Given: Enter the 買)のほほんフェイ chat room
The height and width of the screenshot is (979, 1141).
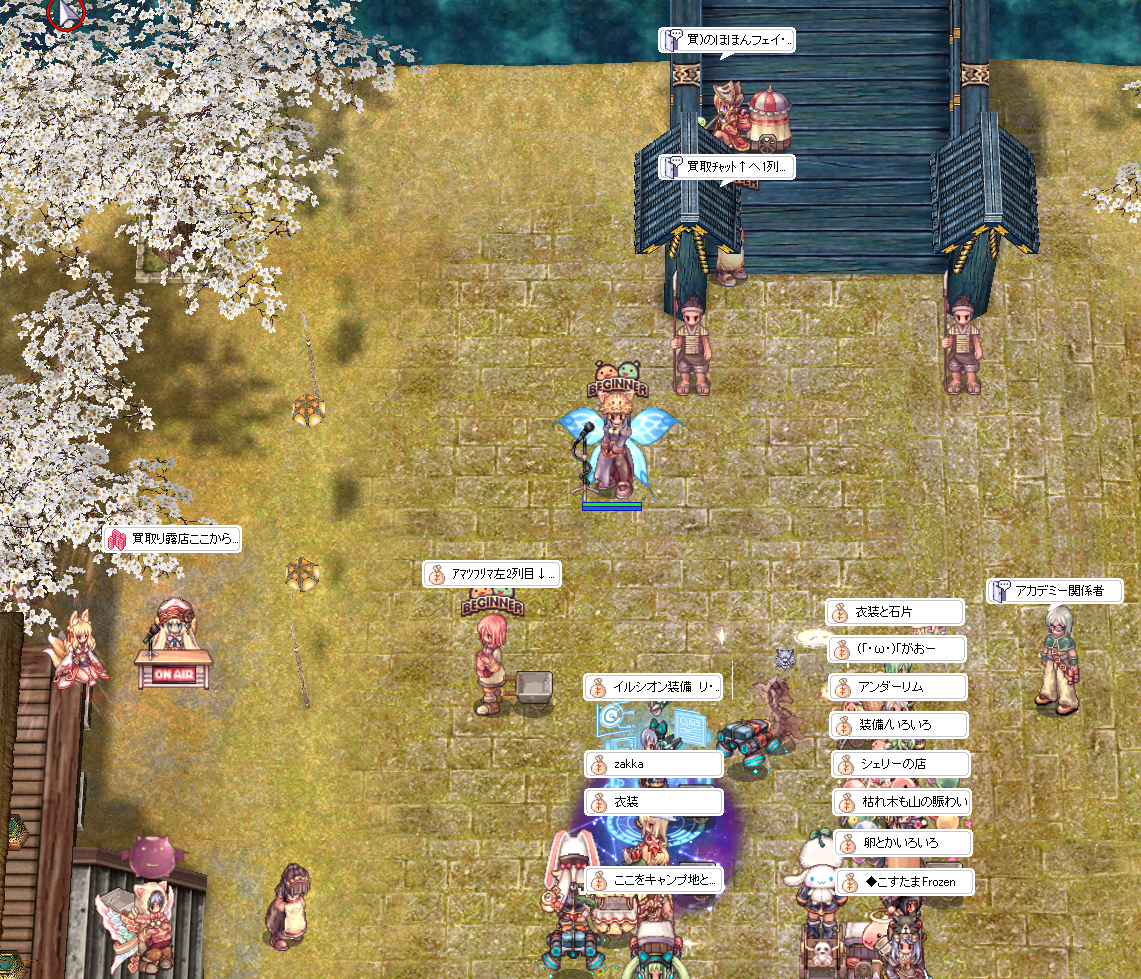Looking at the screenshot, I should [727, 41].
